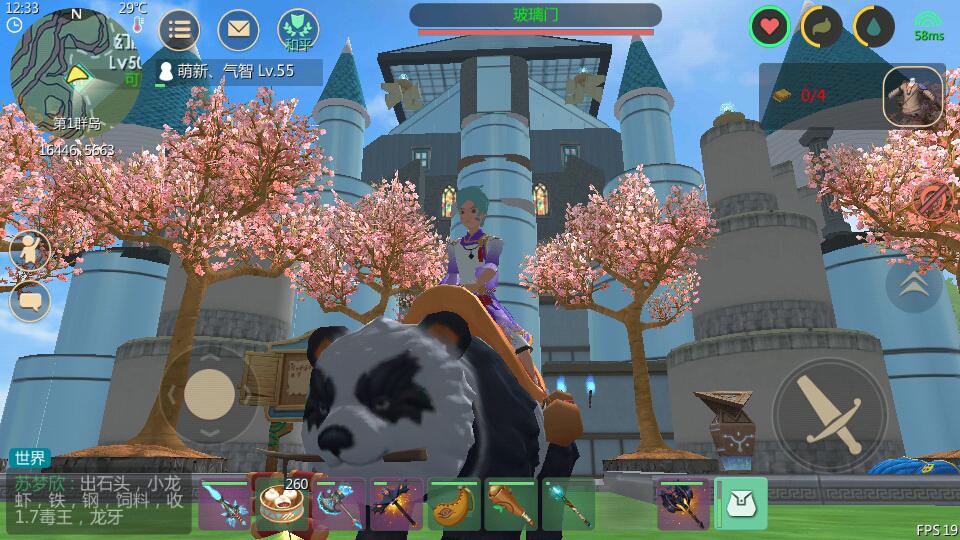960x540 pixels.
Task: Select the teal gem staff slot
Action: click(x=568, y=504)
